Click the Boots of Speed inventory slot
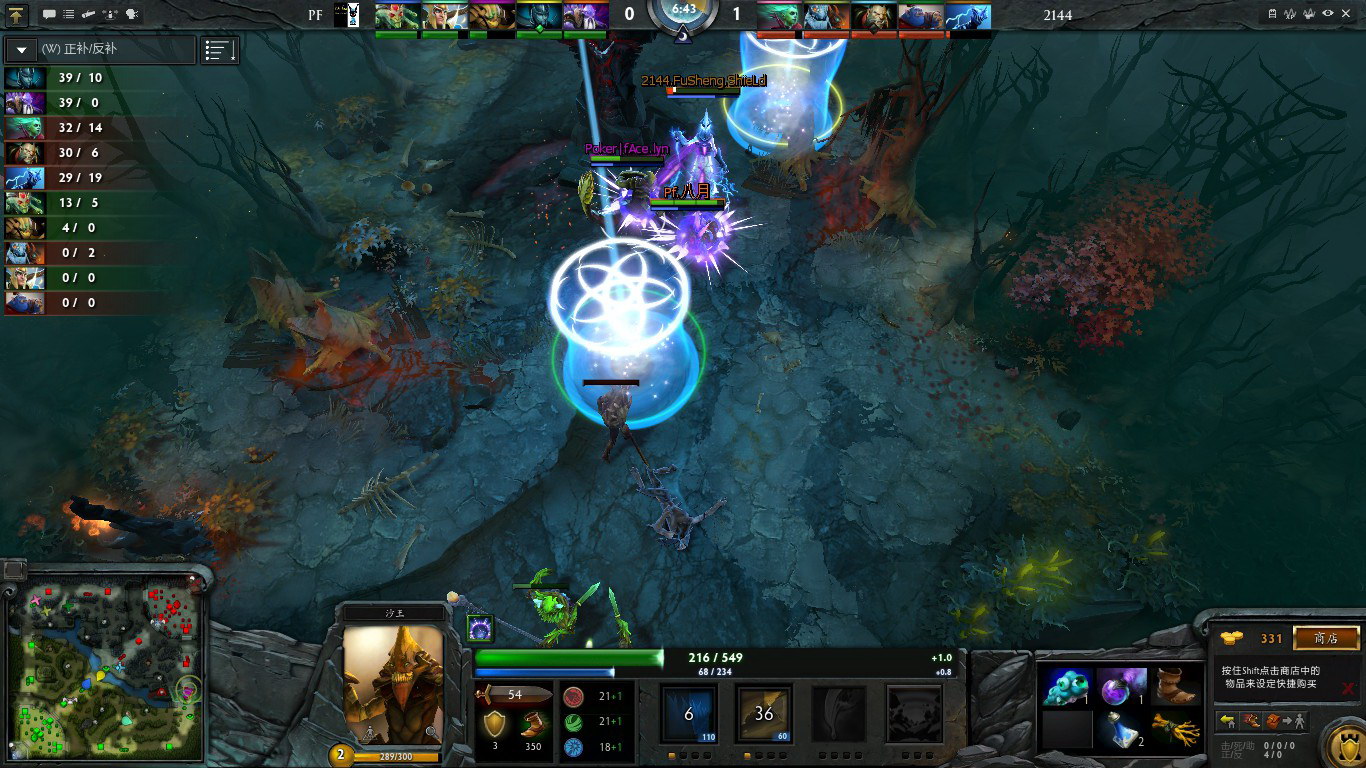Screen dimensions: 1366x768 pos(1177,687)
